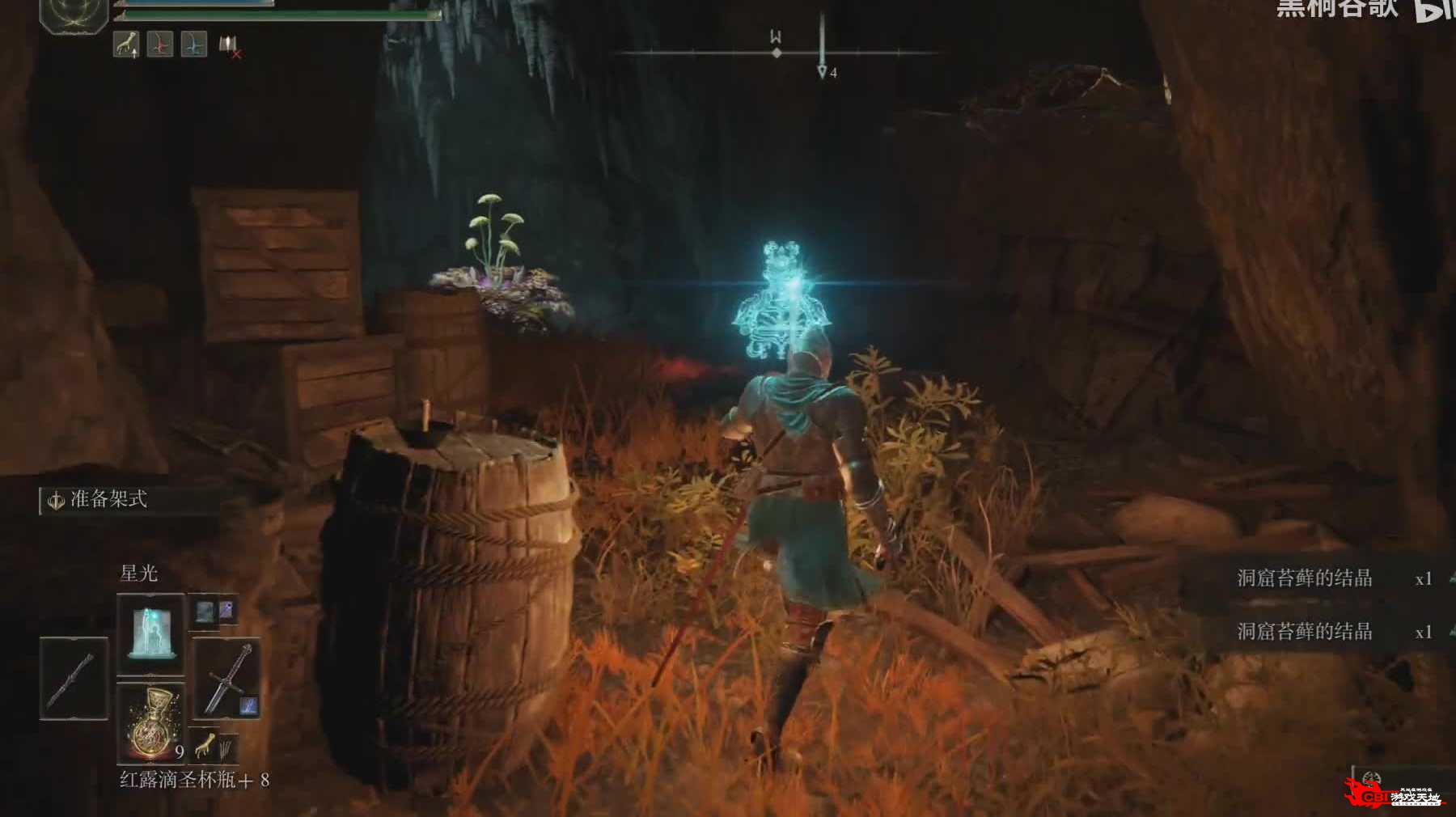Click the red-crossed status icon
This screenshot has width=1456, height=817.
(230, 45)
